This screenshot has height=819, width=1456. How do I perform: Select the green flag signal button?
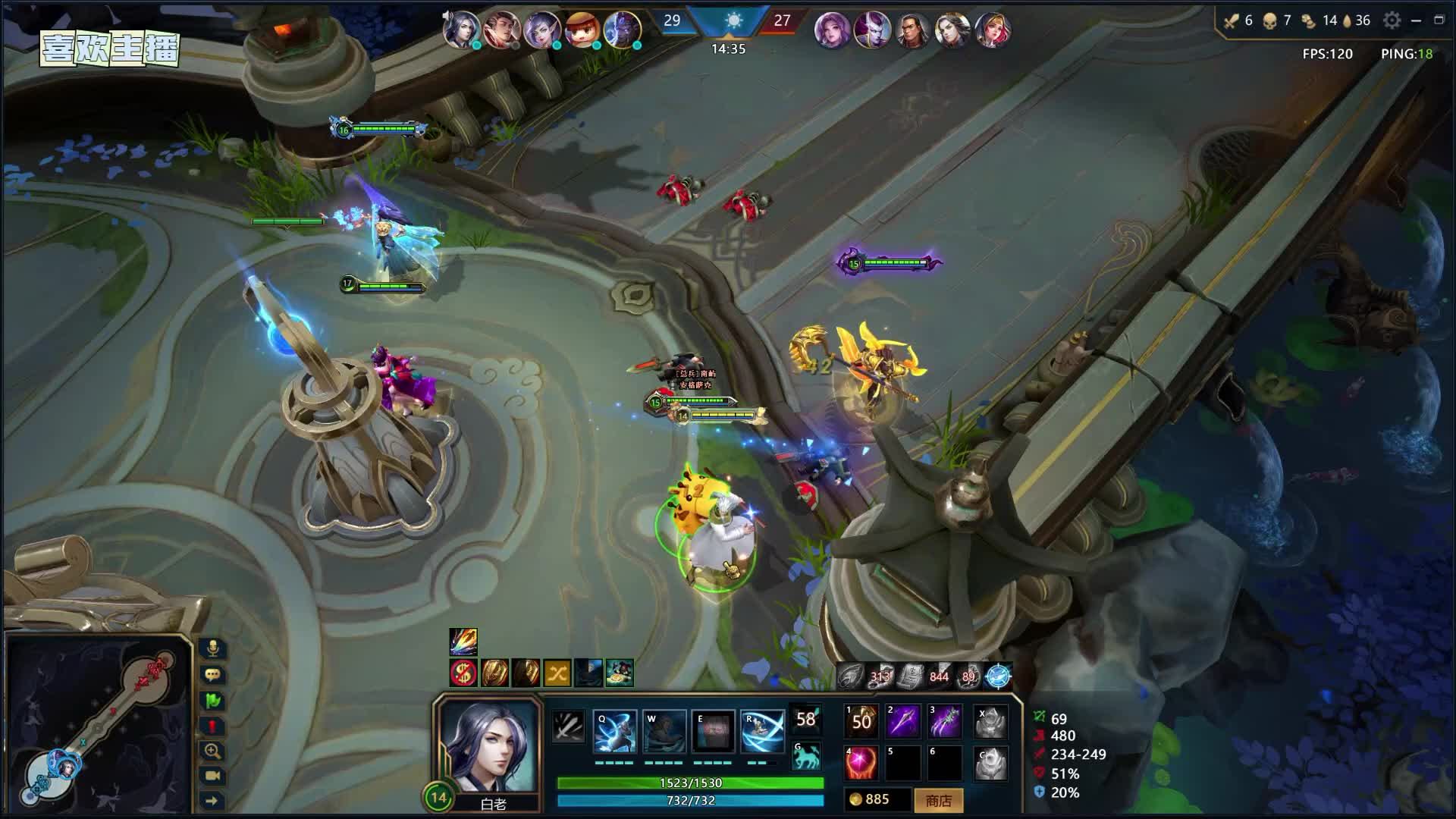[x=213, y=700]
